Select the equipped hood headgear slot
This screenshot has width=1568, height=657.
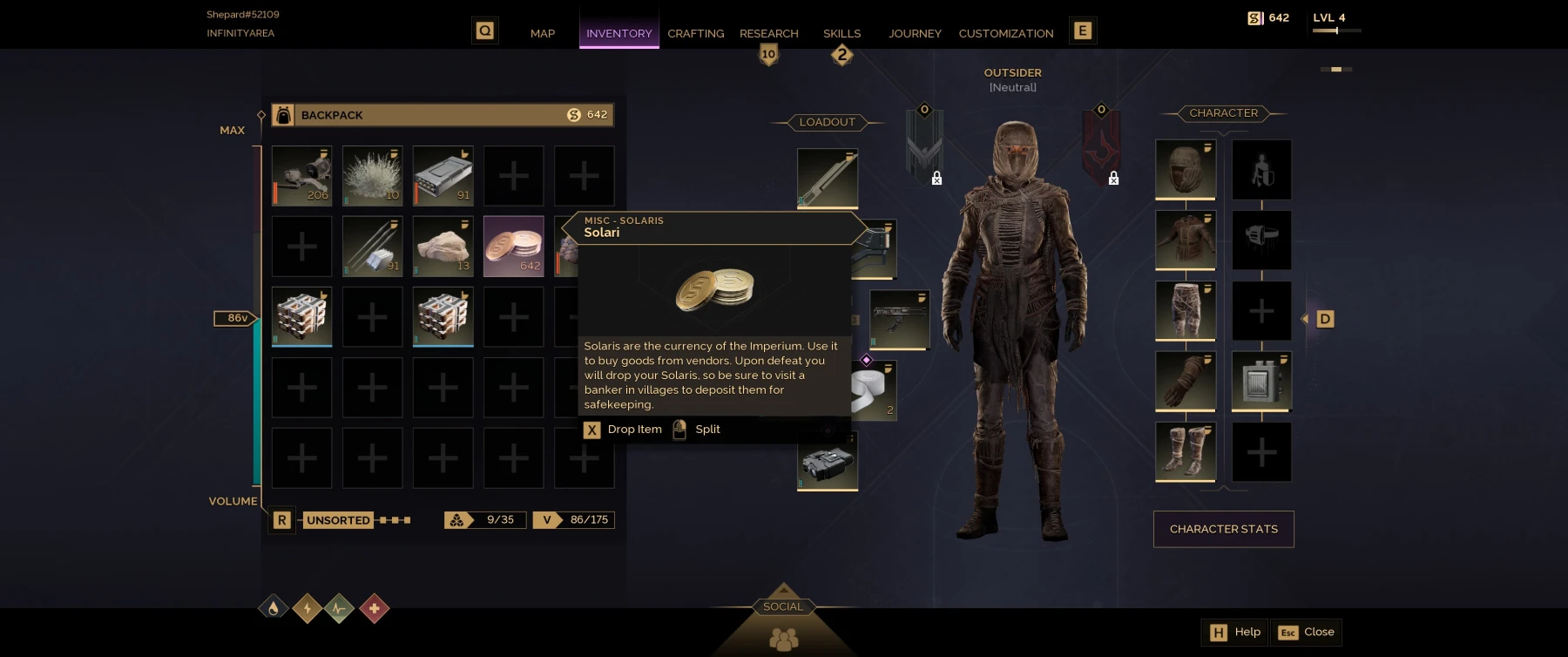click(x=1185, y=169)
